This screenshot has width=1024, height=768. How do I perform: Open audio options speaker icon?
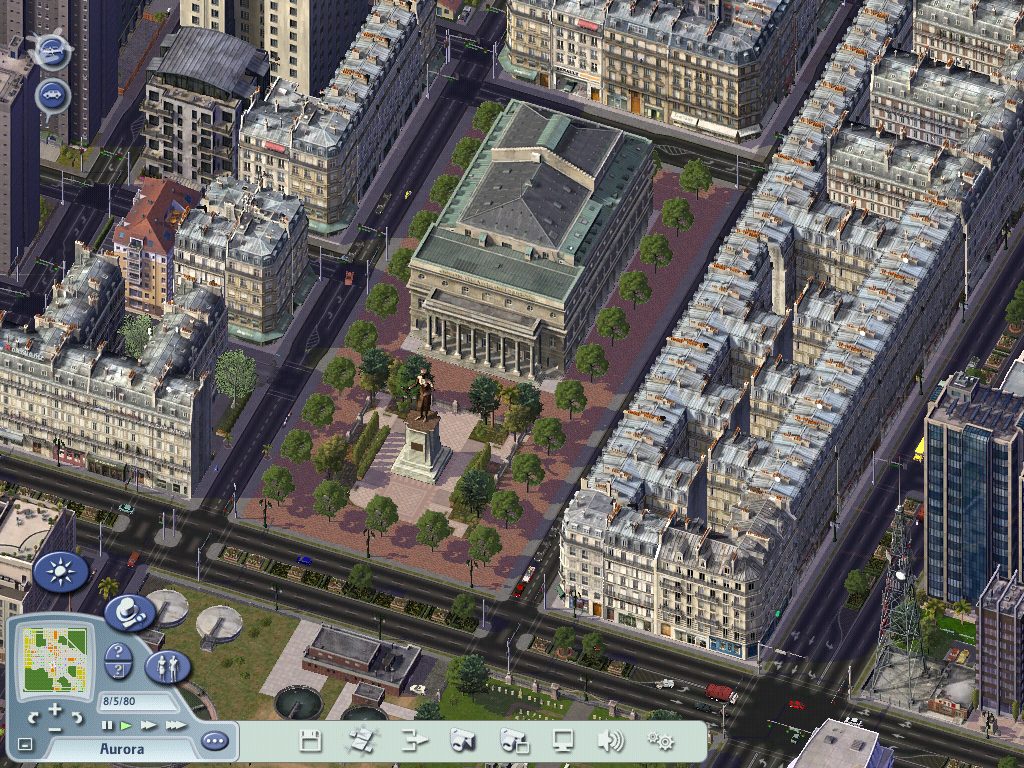[610, 741]
